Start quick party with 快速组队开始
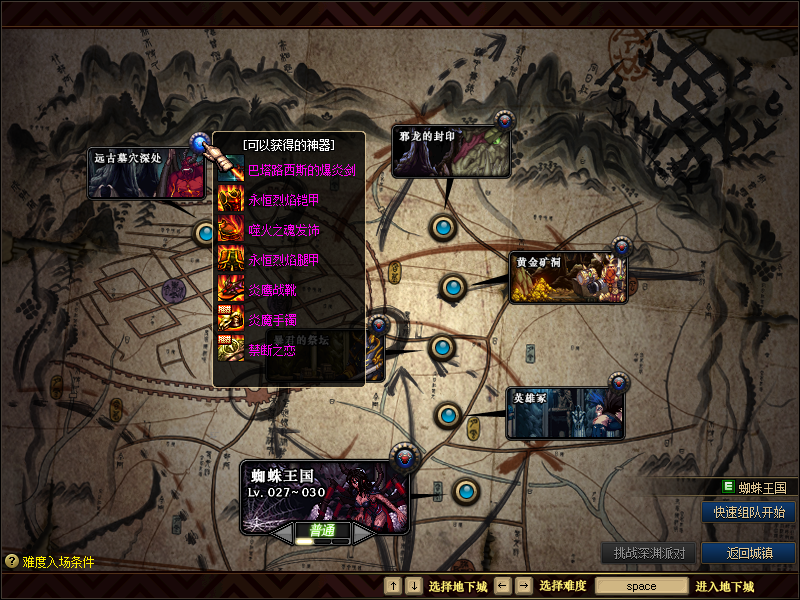This screenshot has height=600, width=800. click(x=749, y=512)
